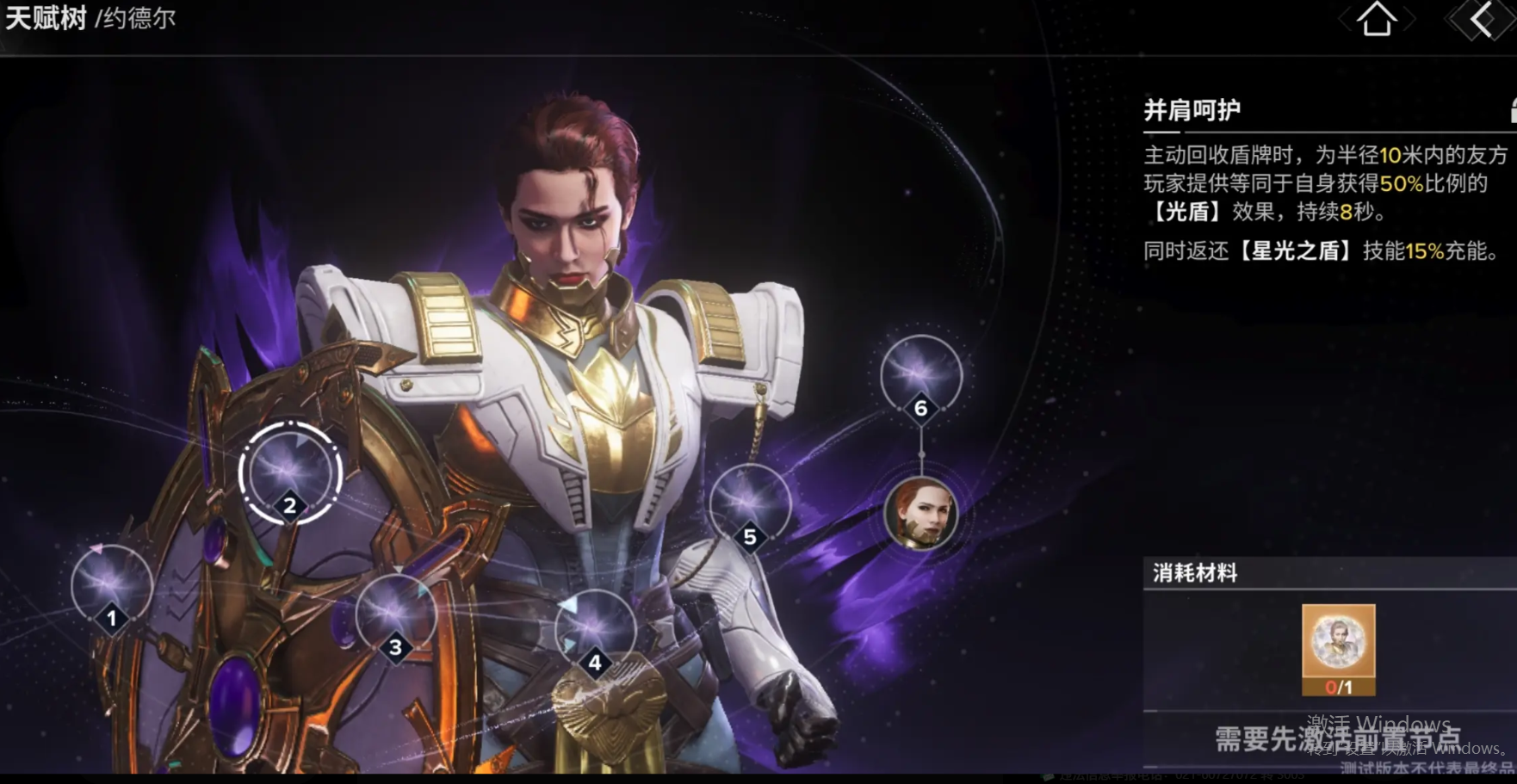The height and width of the screenshot is (784, 1517).
Task: Go back using the arrow button
Action: click(1482, 20)
